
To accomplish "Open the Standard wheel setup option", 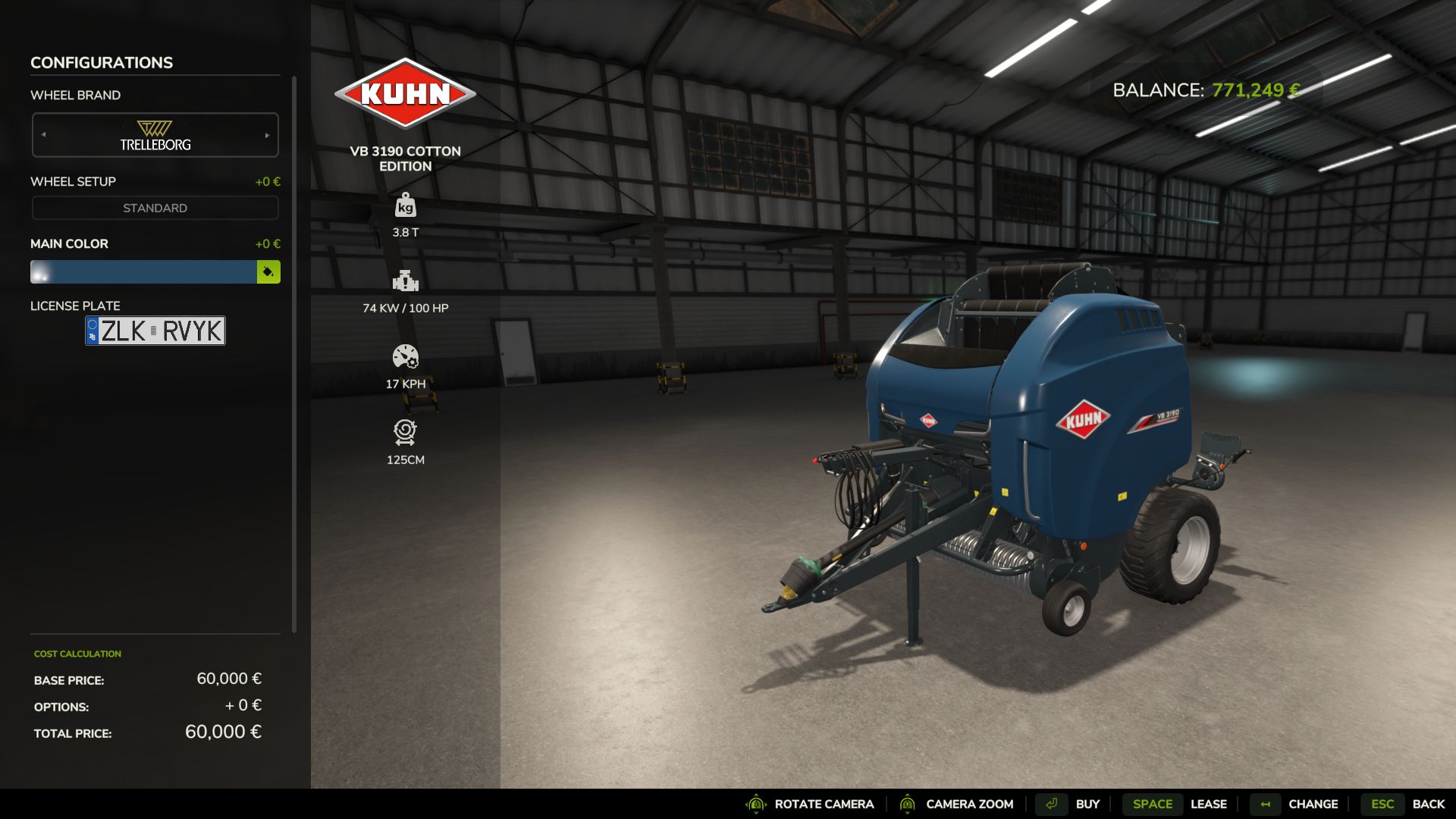I will tap(155, 208).
